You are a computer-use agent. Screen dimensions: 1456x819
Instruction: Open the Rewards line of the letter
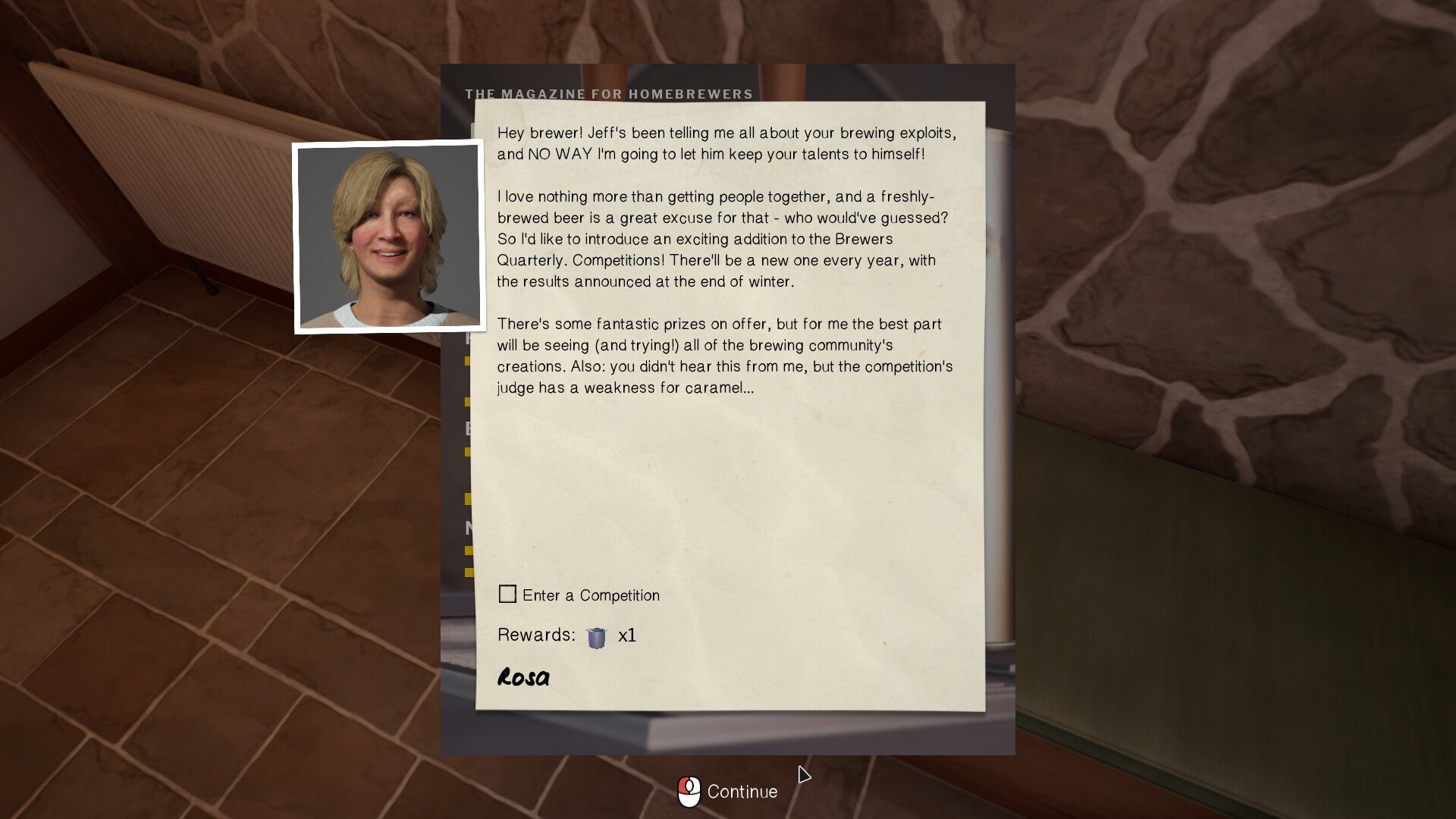tap(535, 635)
